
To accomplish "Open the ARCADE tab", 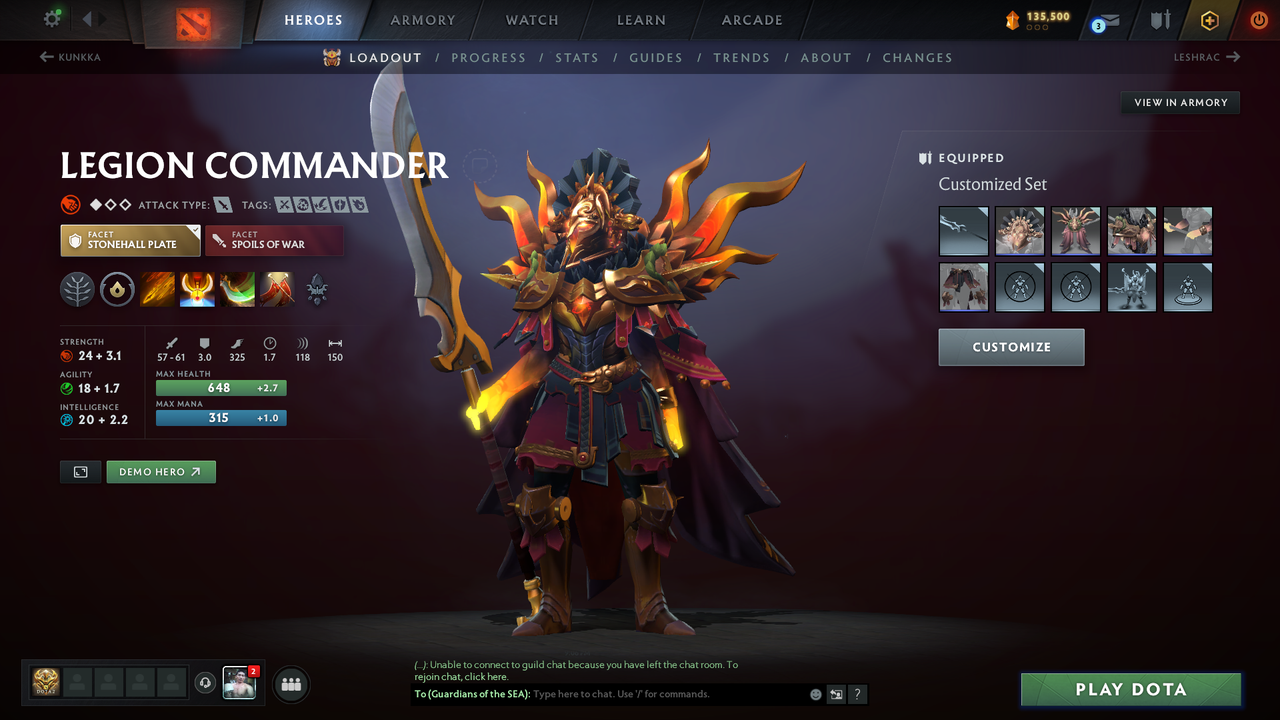I will tap(751, 19).
